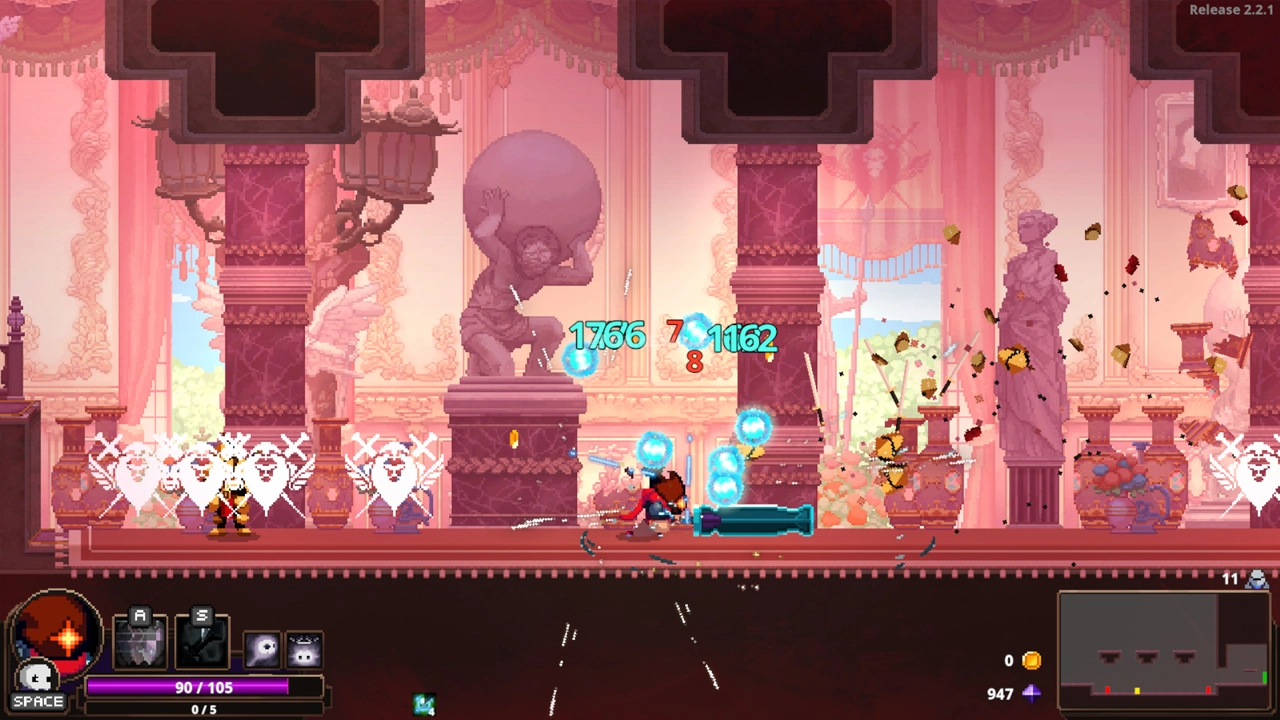The height and width of the screenshot is (720, 1280).
Task: Click the gold coin currency icon
Action: pyautogui.click(x=1031, y=661)
